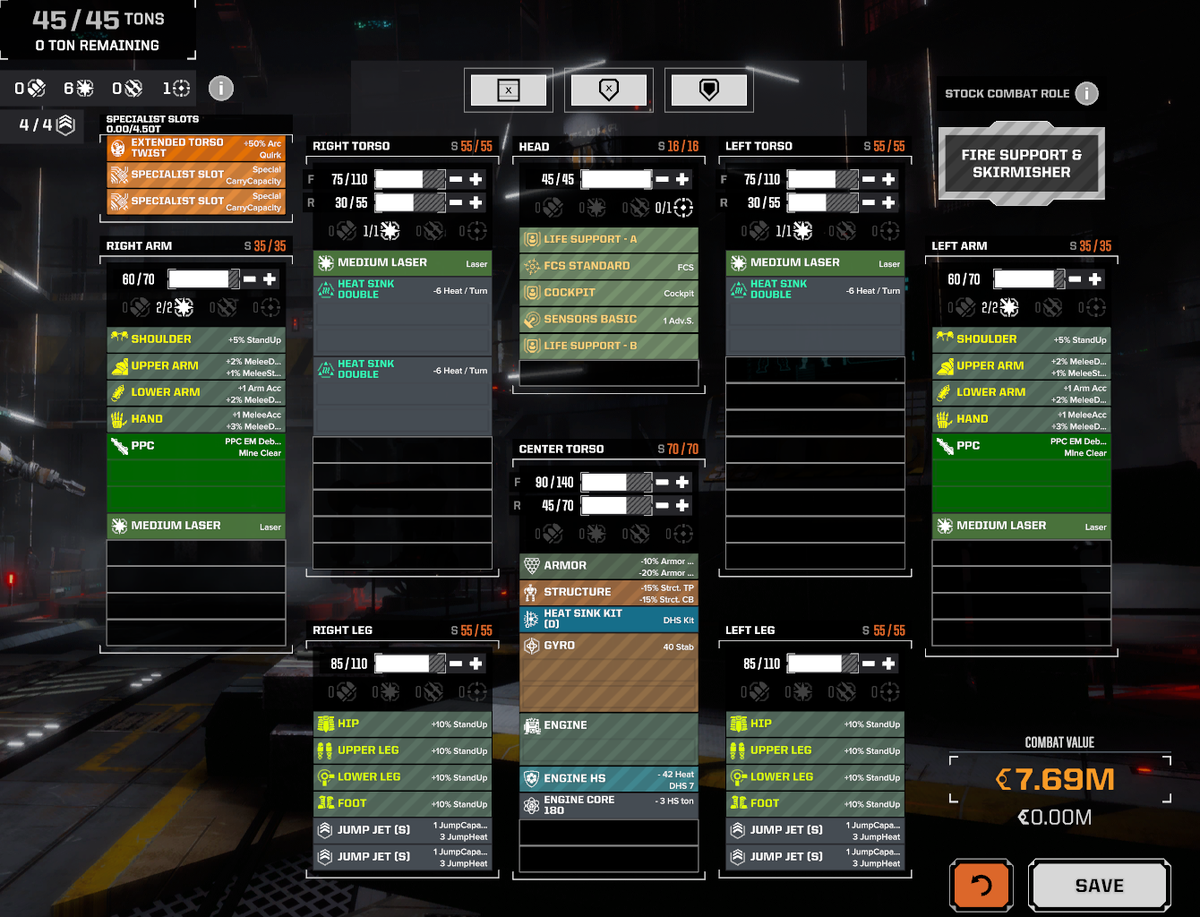Choose the Heat Sink Kit (D) item
The height and width of the screenshot is (917, 1200).
click(x=608, y=619)
